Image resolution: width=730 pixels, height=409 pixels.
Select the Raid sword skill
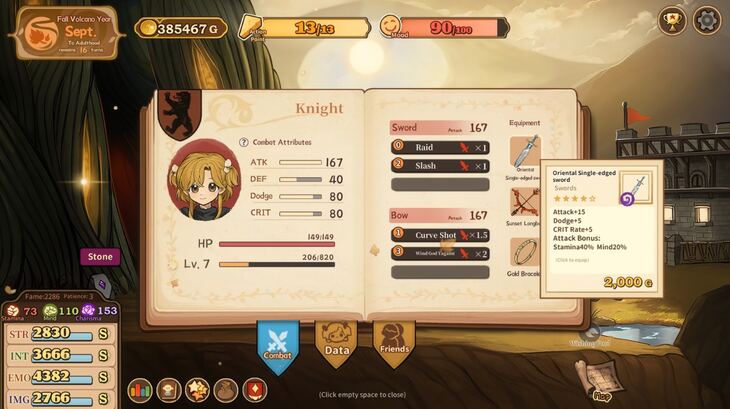click(440, 147)
